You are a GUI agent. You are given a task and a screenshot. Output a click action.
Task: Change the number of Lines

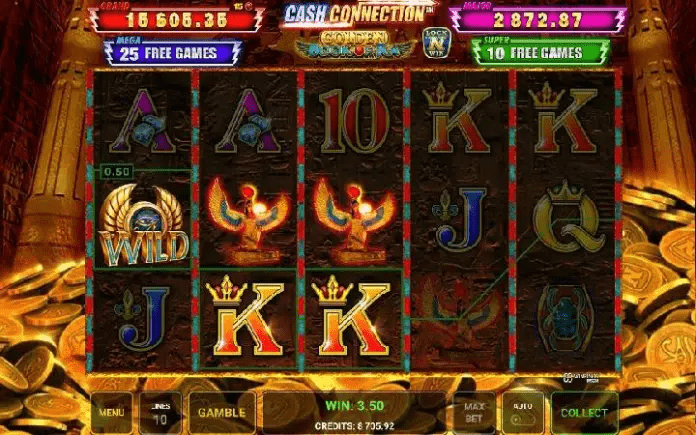pos(159,411)
